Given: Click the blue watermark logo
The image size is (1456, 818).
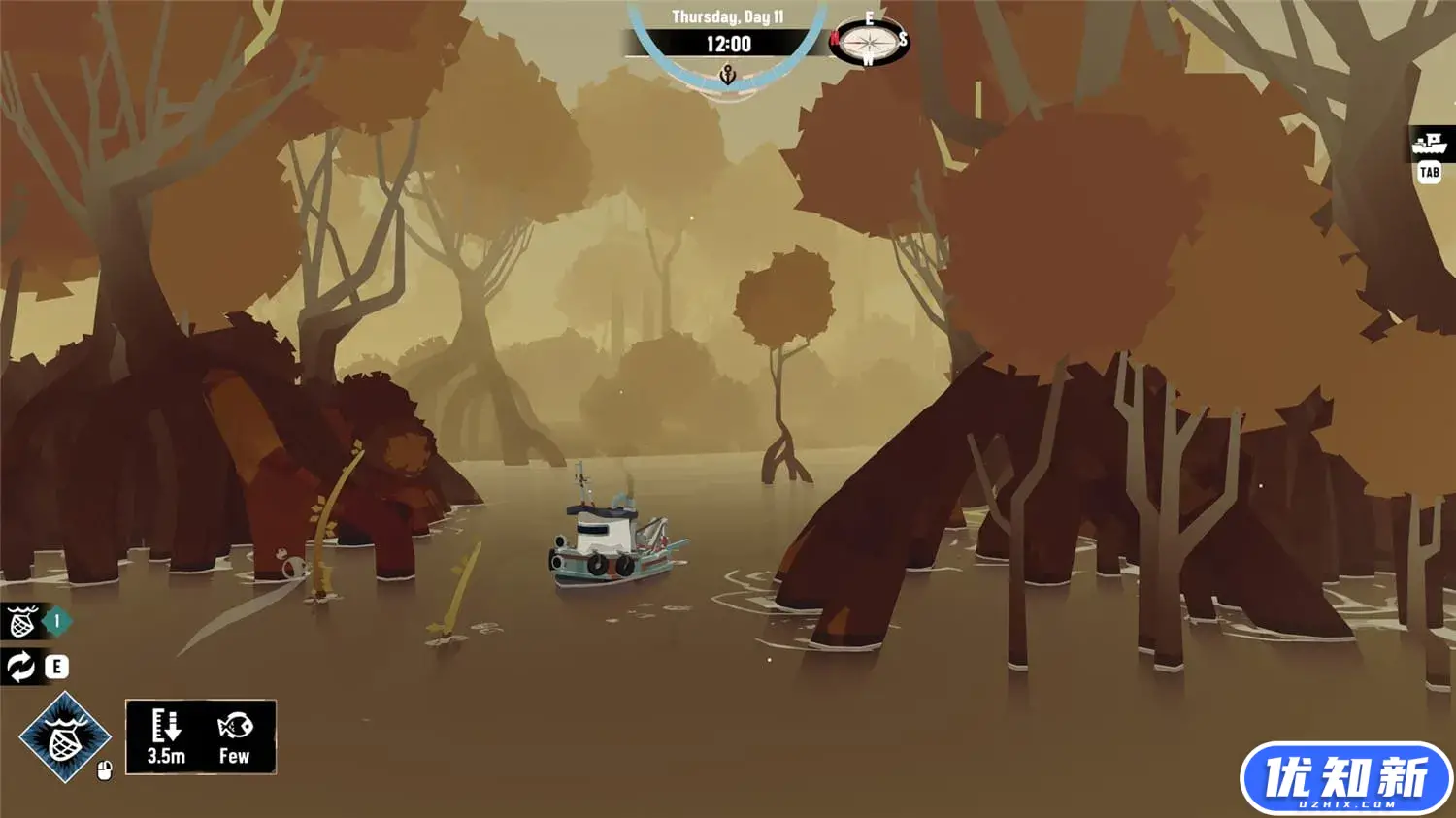Looking at the screenshot, I should pyautogui.click(x=1345, y=778).
